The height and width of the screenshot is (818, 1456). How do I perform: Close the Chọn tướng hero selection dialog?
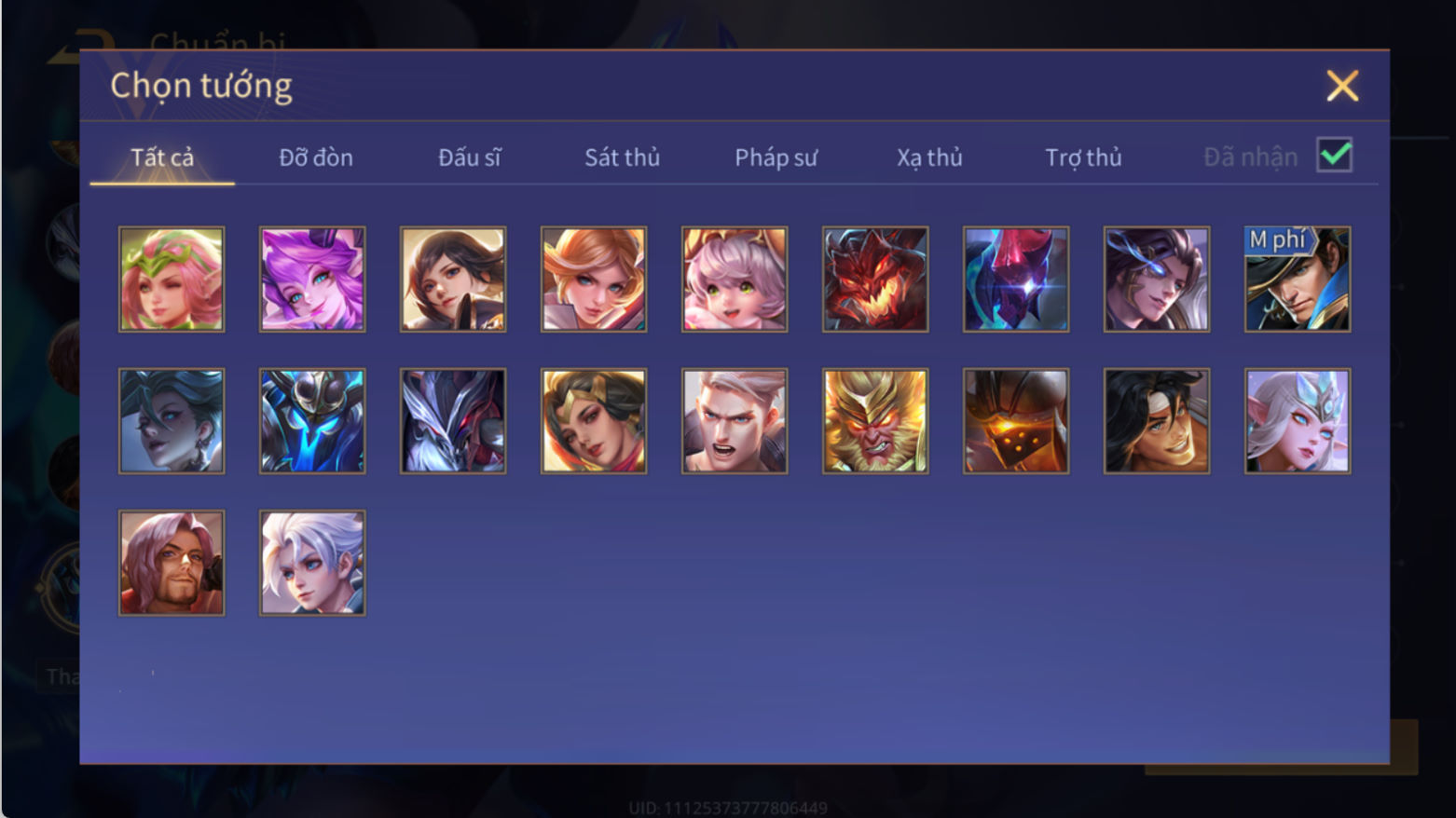[x=1342, y=86]
